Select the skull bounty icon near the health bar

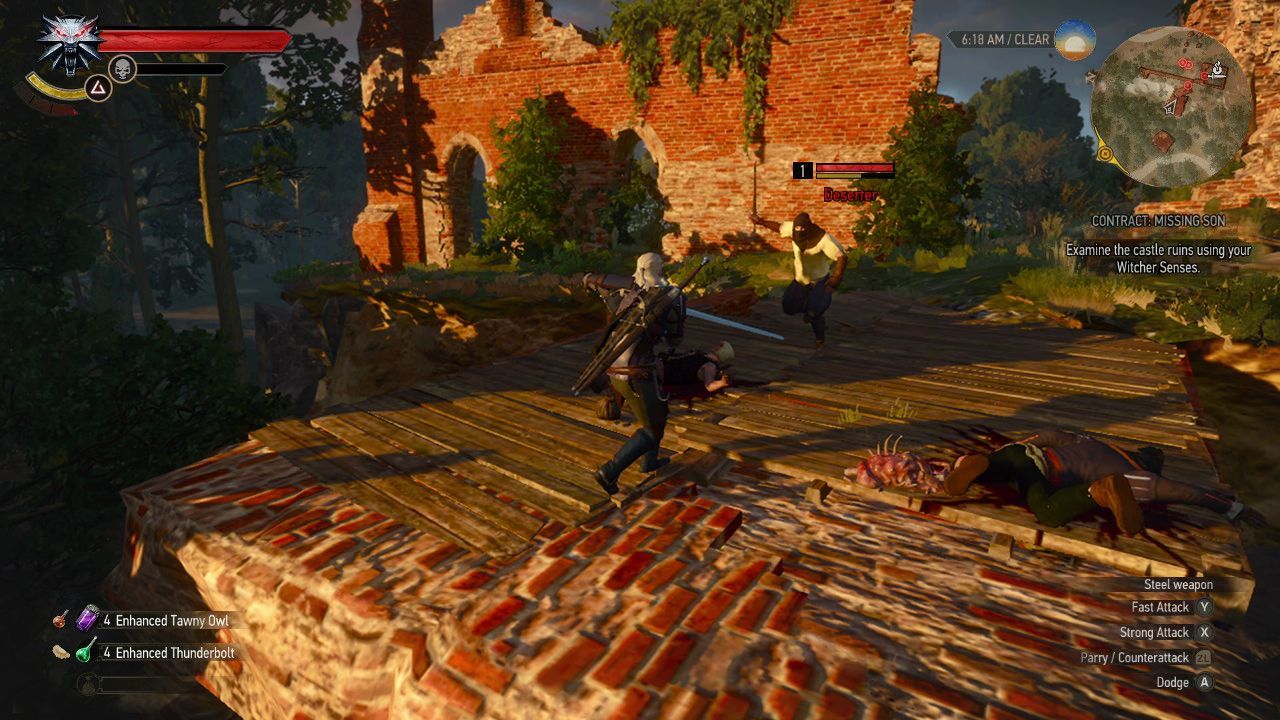[x=122, y=68]
